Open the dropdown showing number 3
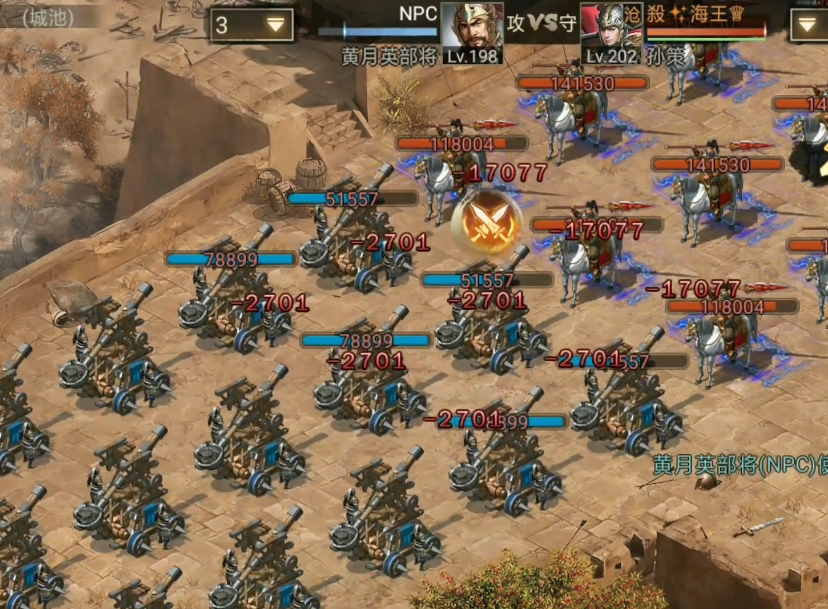828x609 pixels. (252, 25)
